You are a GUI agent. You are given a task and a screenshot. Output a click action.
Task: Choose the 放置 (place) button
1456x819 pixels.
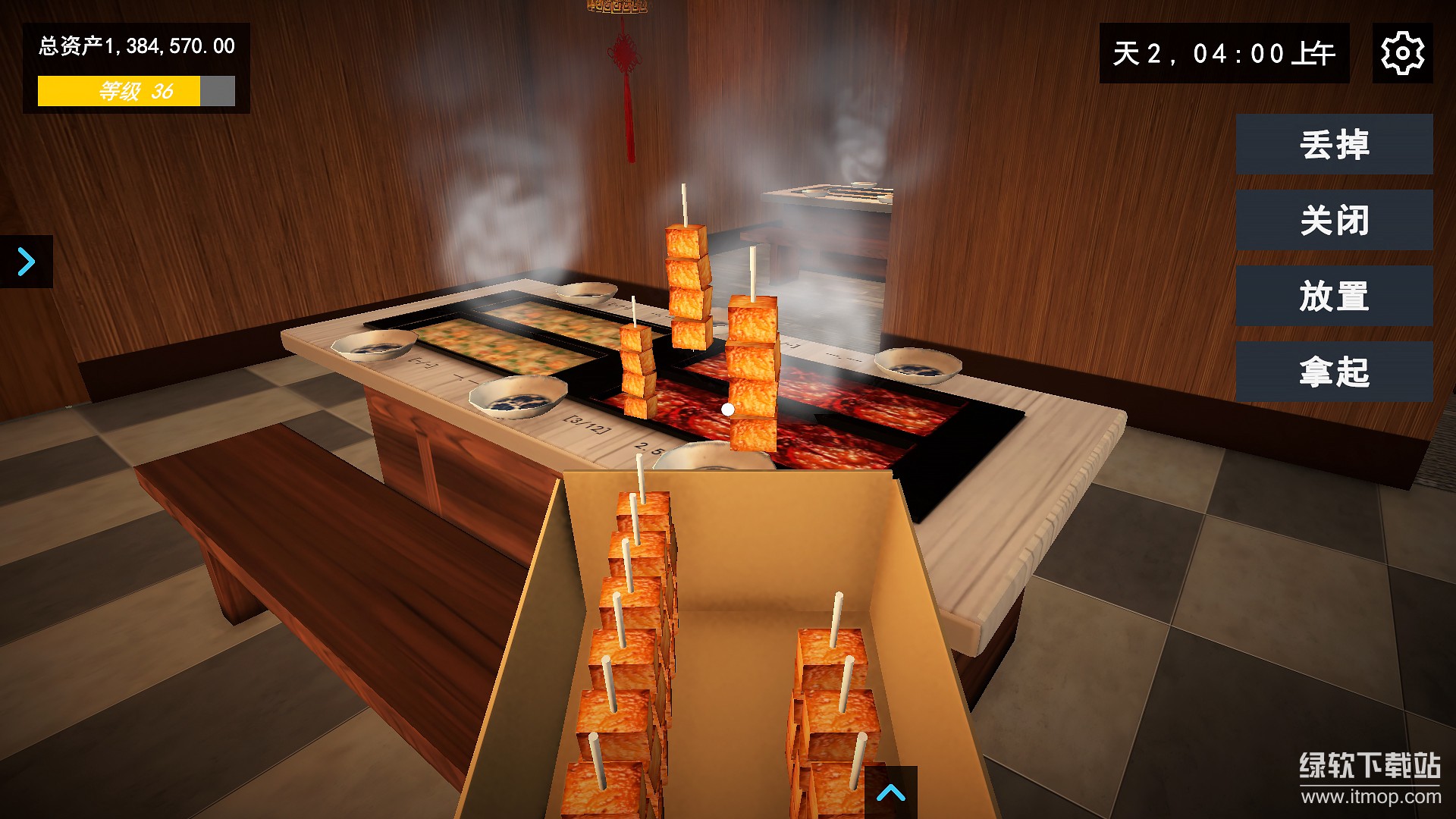tap(1334, 296)
